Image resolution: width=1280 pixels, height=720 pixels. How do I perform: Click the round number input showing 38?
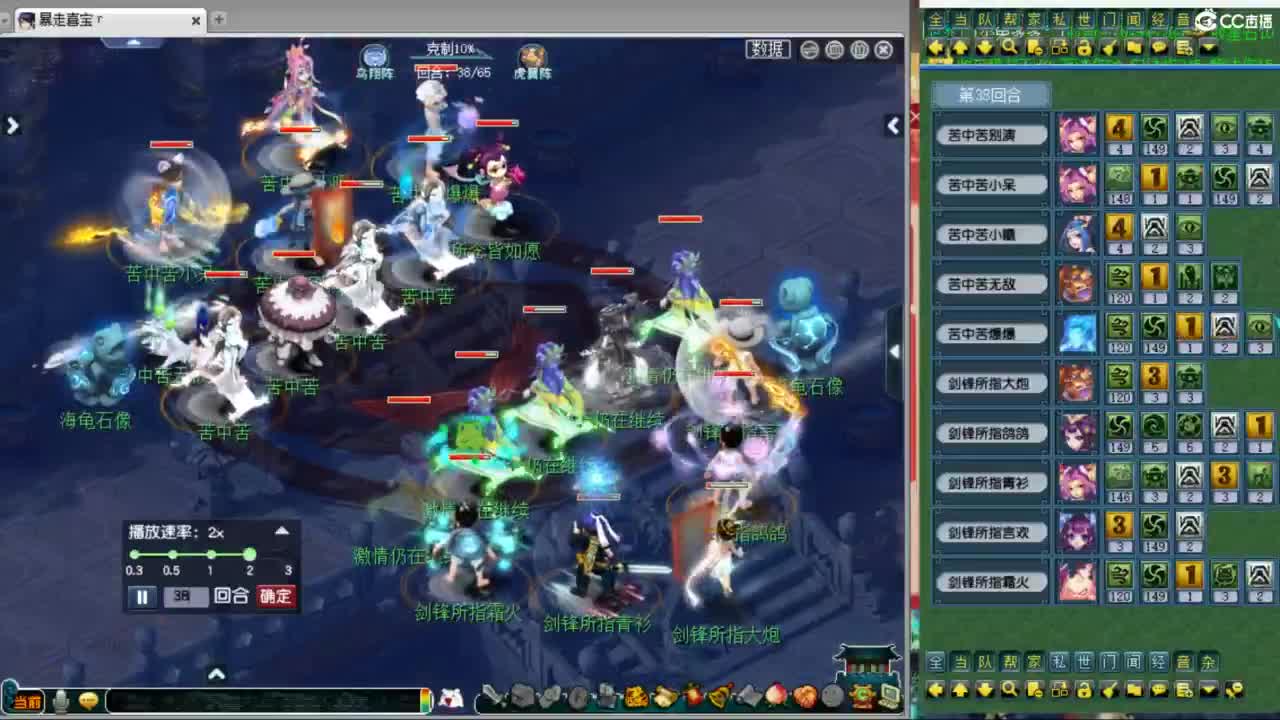[186, 596]
